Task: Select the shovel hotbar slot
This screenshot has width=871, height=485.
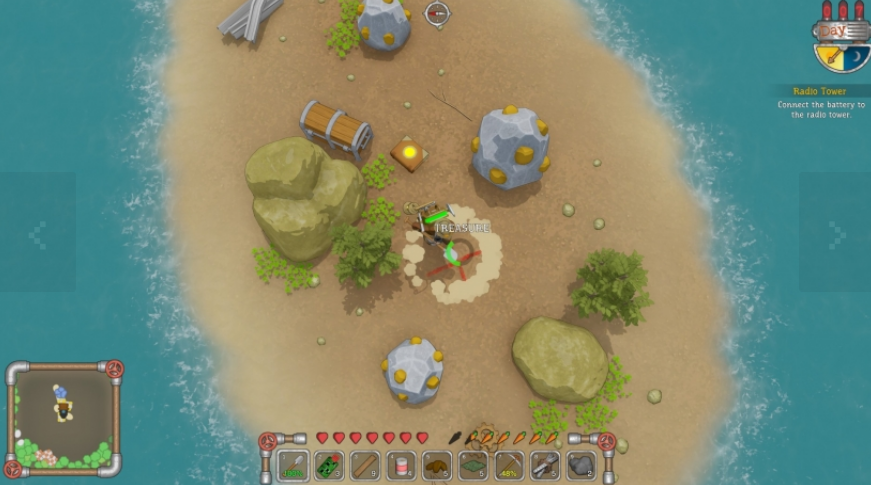Action: [x=292, y=465]
